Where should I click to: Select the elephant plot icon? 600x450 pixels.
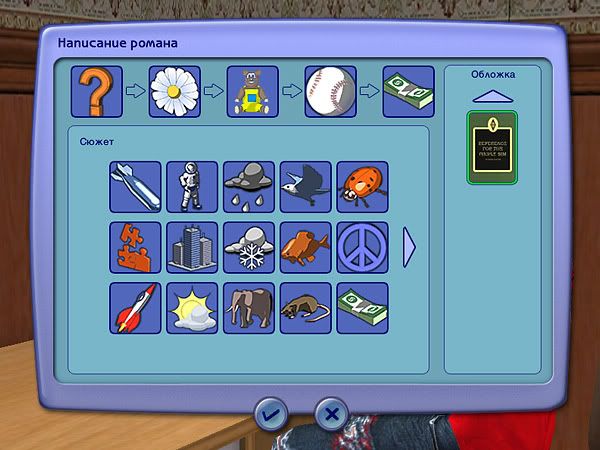coord(248,307)
